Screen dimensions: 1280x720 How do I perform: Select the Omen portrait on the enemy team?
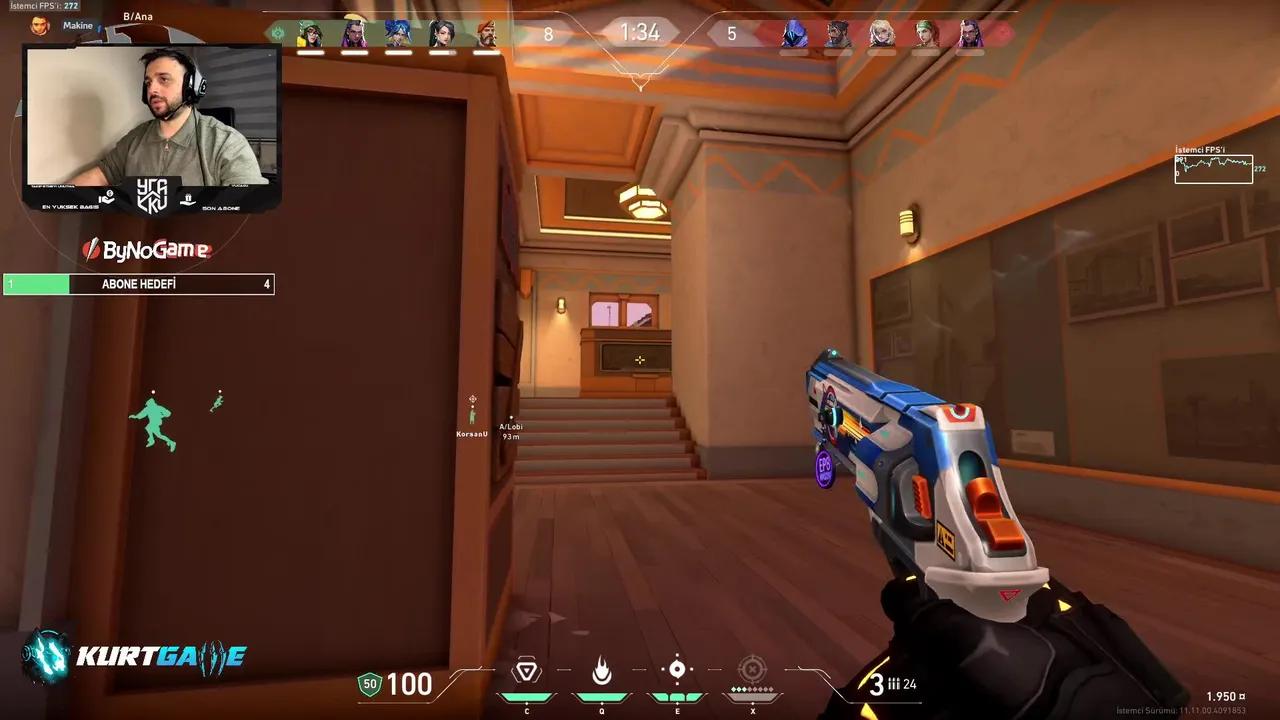793,32
